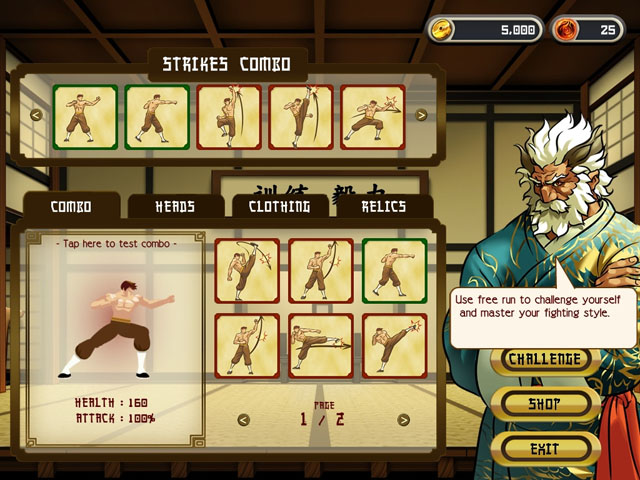
Task: Select the Clothing tab
Action: (279, 207)
